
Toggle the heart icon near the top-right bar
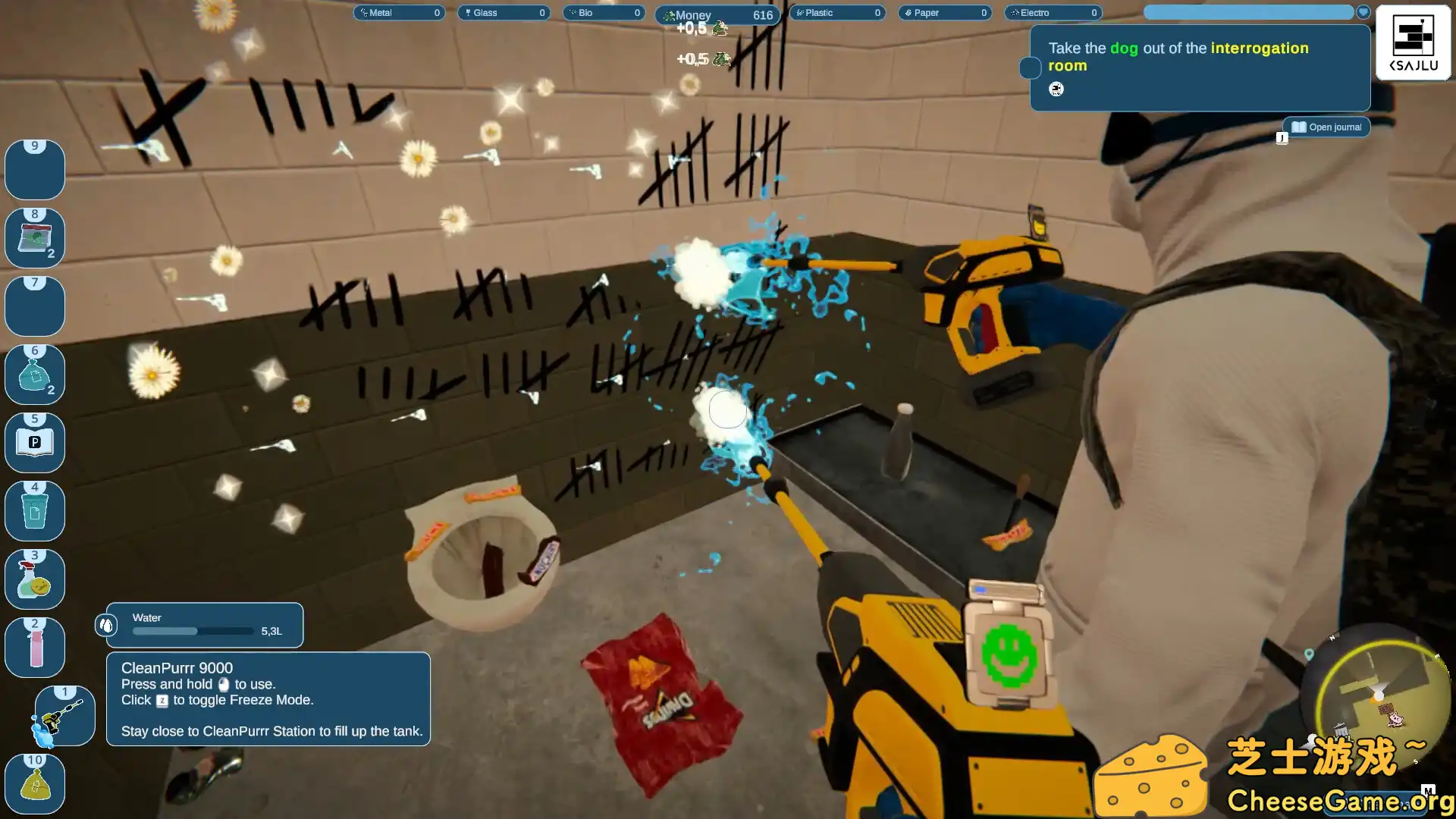coord(1363,12)
